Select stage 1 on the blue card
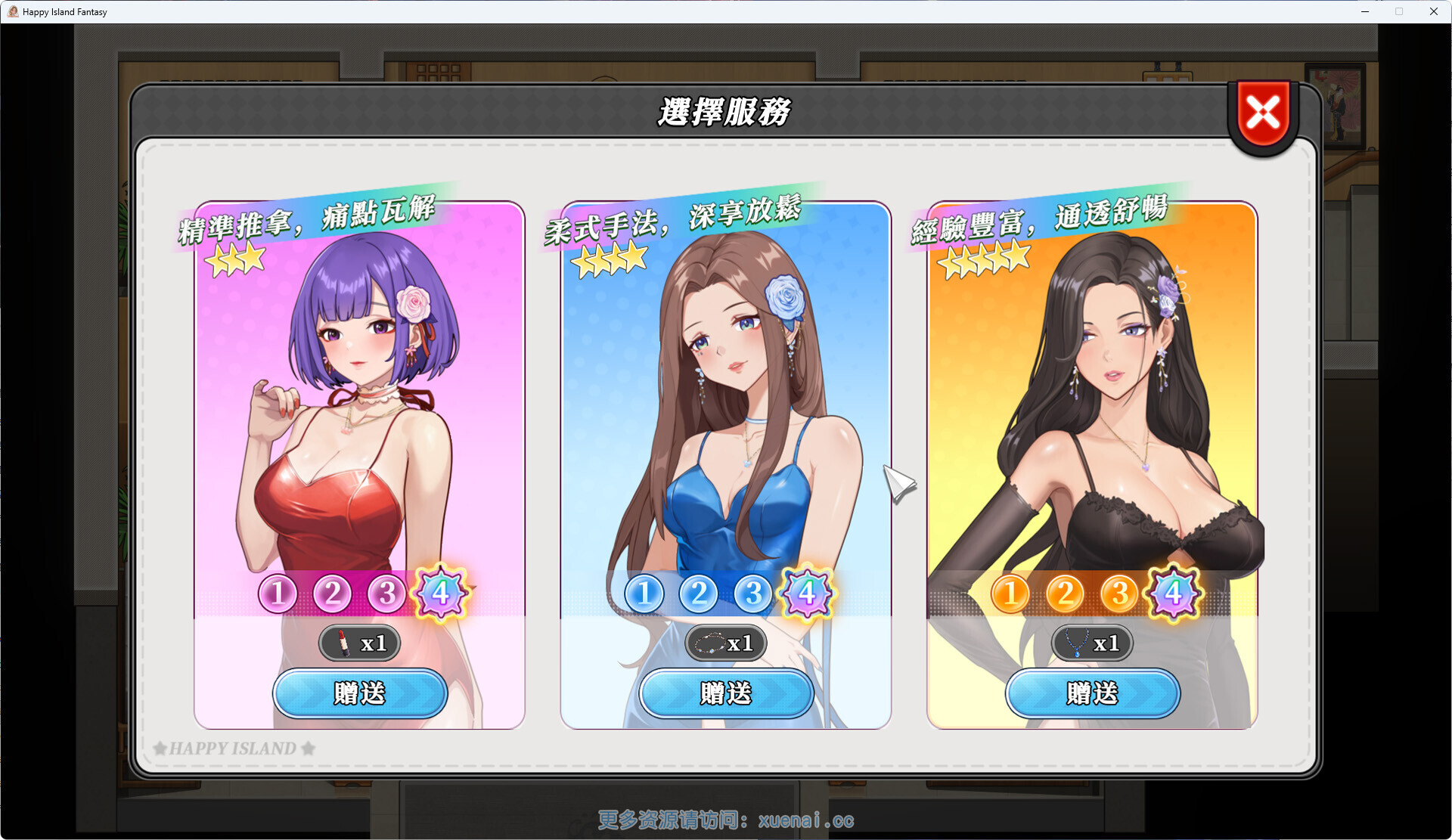This screenshot has width=1452, height=840. click(x=644, y=594)
